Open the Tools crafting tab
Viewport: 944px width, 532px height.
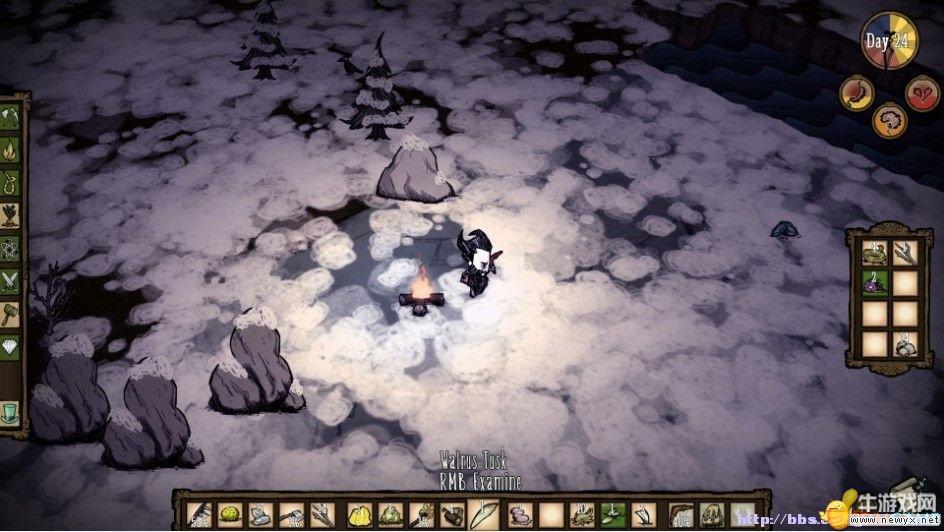(x=10, y=118)
